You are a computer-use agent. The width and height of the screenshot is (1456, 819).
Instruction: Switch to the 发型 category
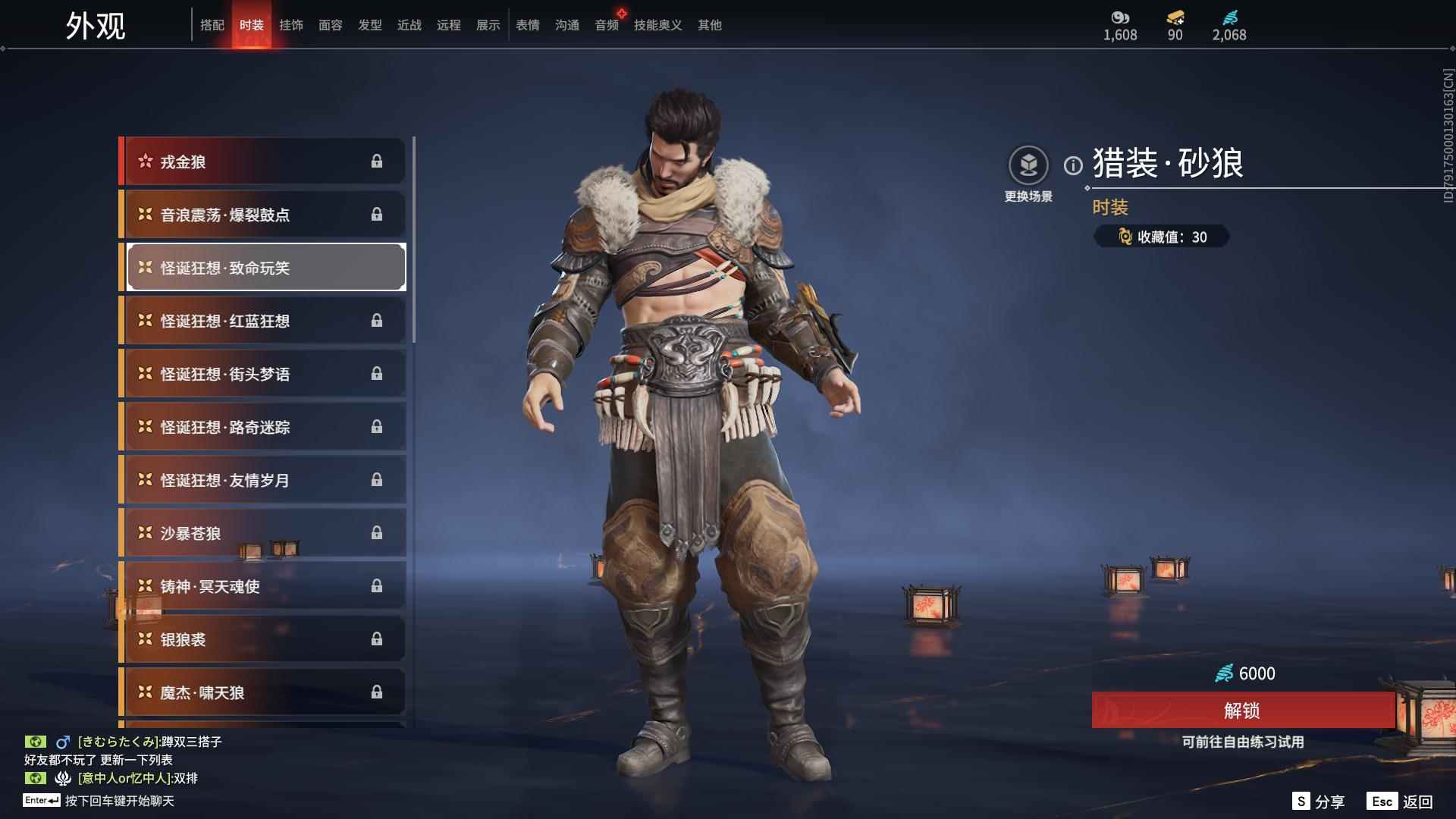tap(370, 24)
